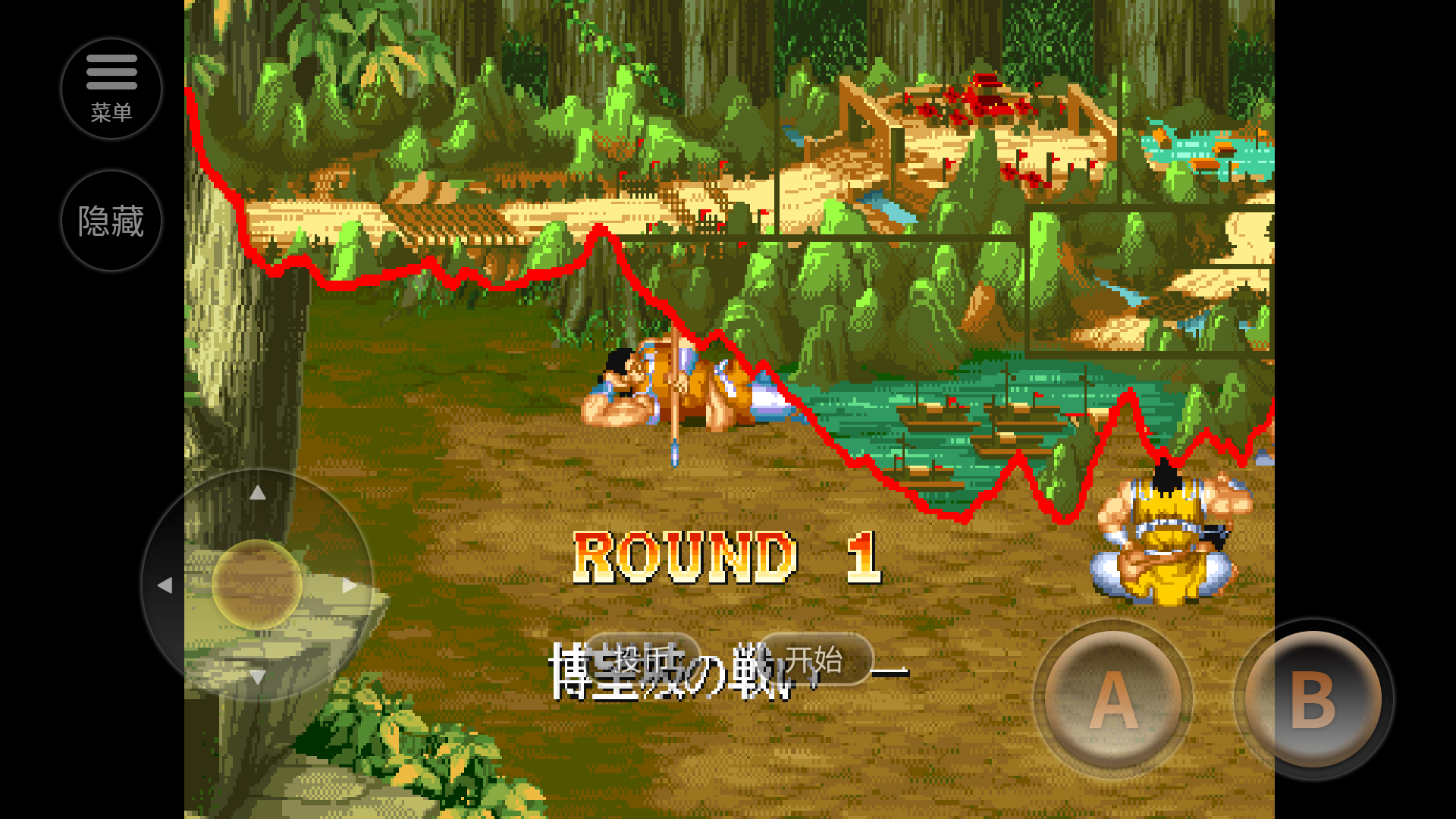Image resolution: width=1456 pixels, height=819 pixels.
Task: Hit the round B action button
Action: tap(1313, 699)
